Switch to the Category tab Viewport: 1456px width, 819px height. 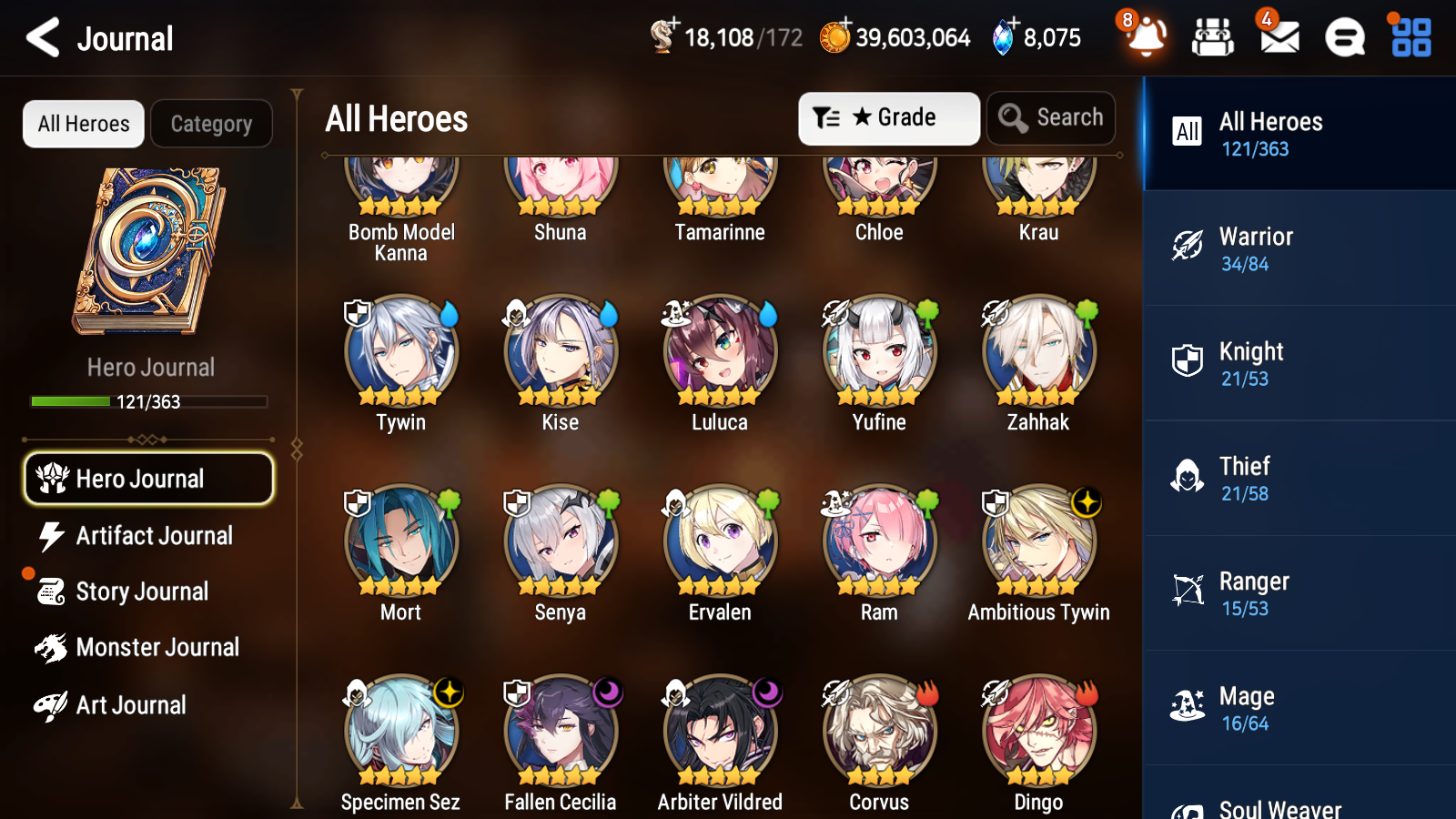(211, 124)
